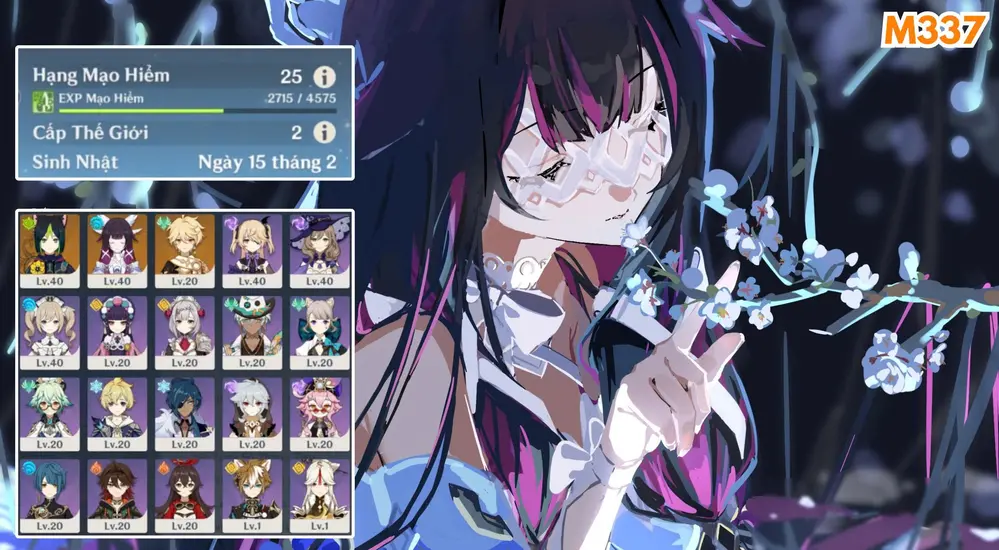Choose Amber with the red bow
The height and width of the screenshot is (550, 999).
[x=184, y=495]
